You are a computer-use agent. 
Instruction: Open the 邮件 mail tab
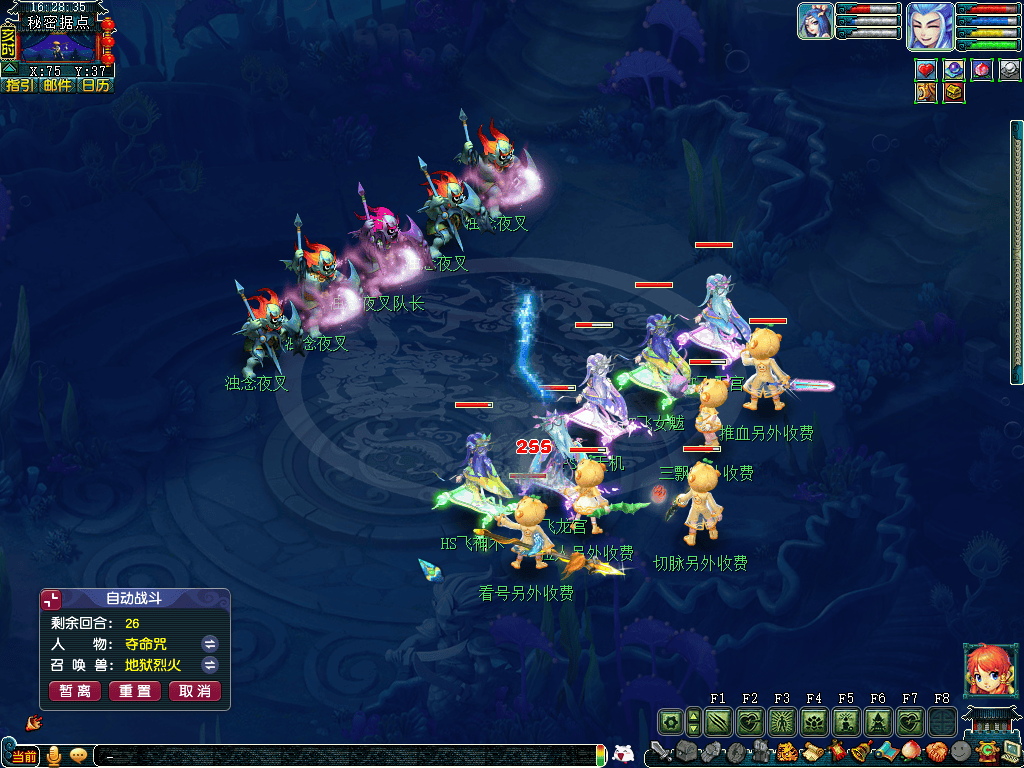[57, 86]
